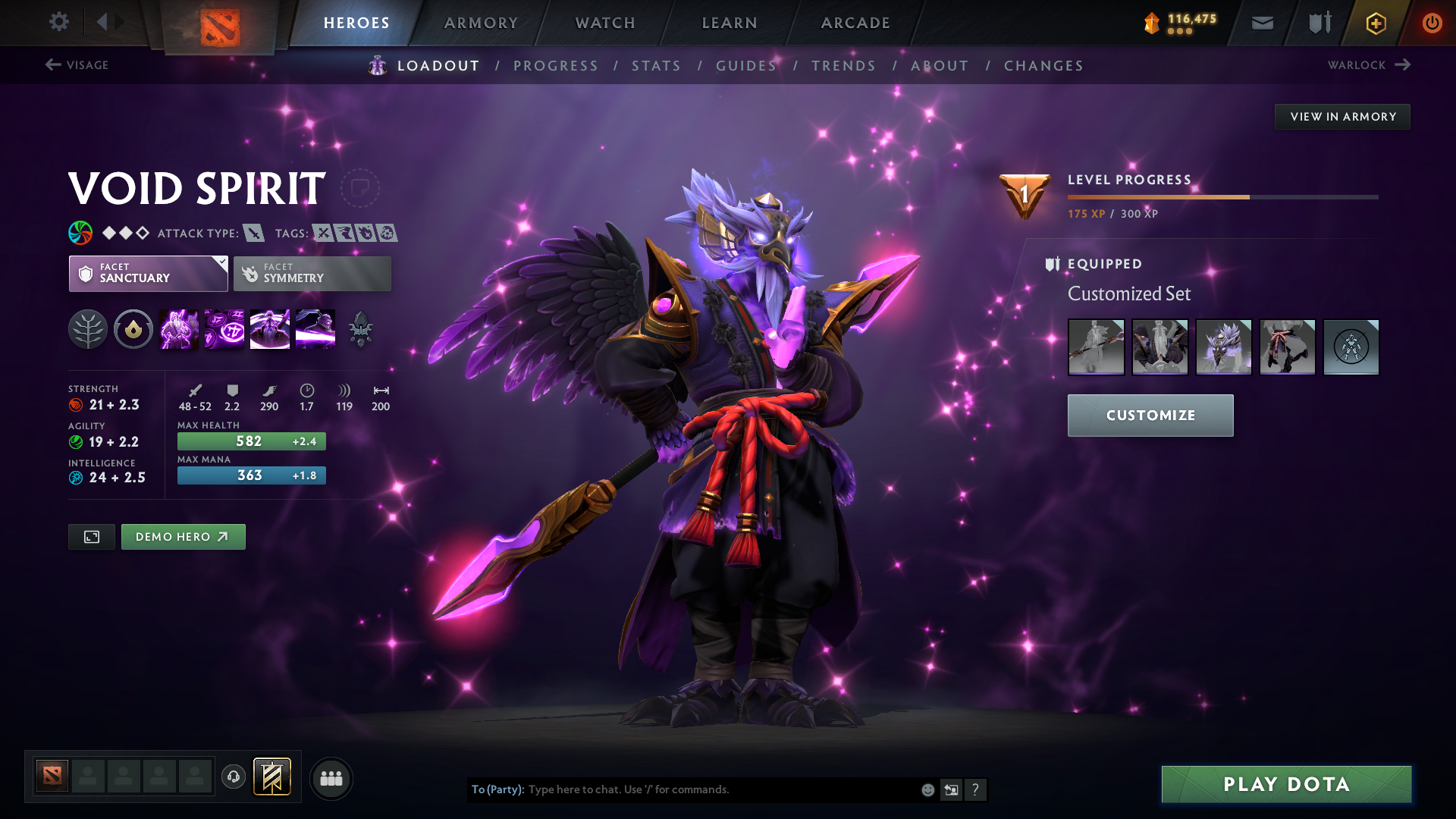Select the first equipped weapon thumbnail

tap(1096, 347)
